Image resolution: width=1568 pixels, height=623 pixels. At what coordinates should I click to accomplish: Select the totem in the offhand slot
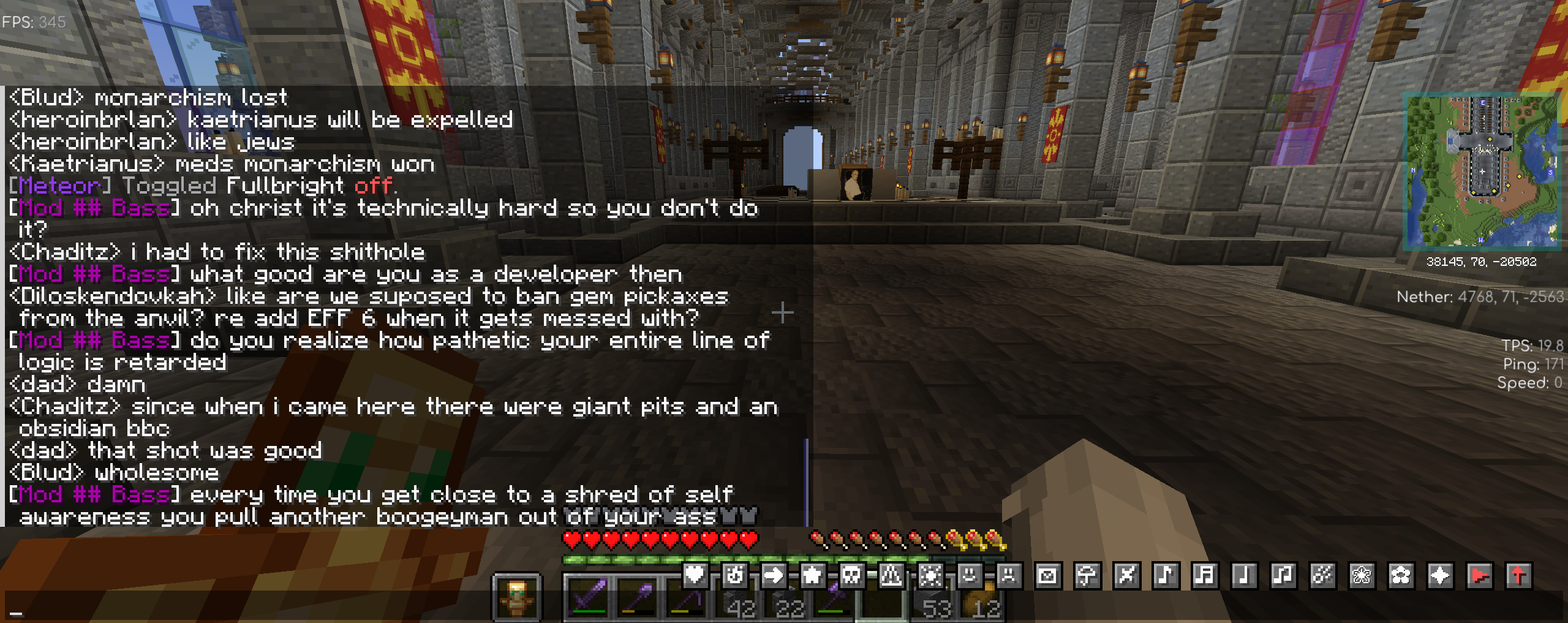tap(517, 598)
